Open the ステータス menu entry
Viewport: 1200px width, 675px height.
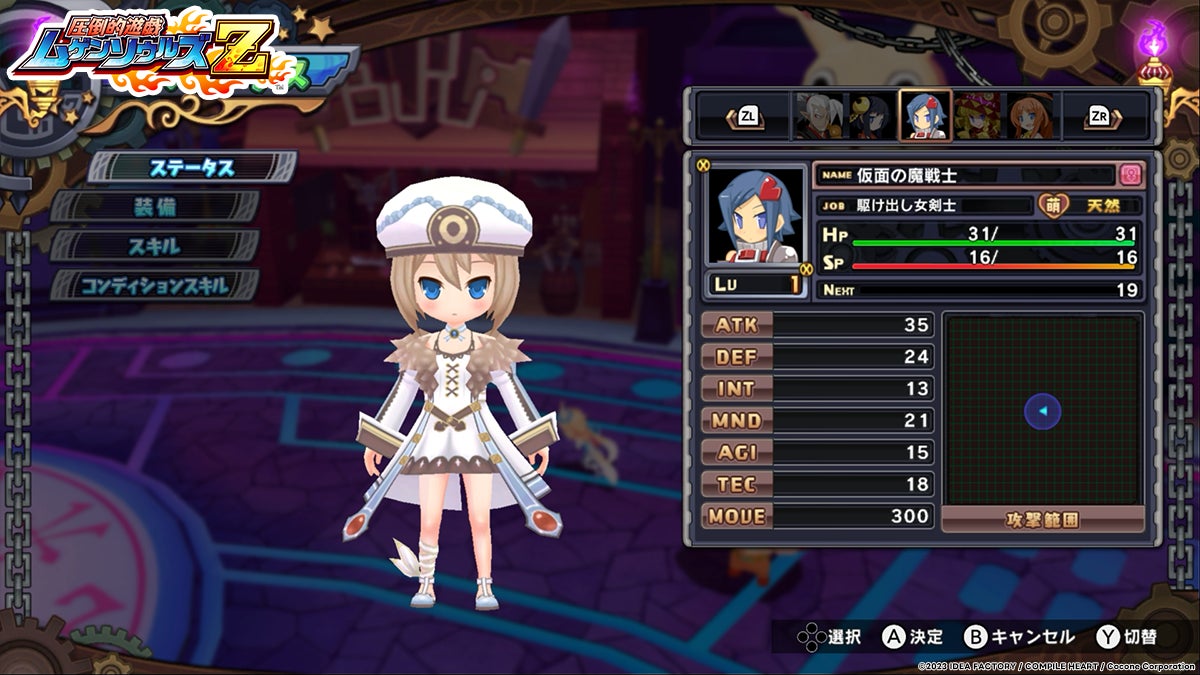192,167
